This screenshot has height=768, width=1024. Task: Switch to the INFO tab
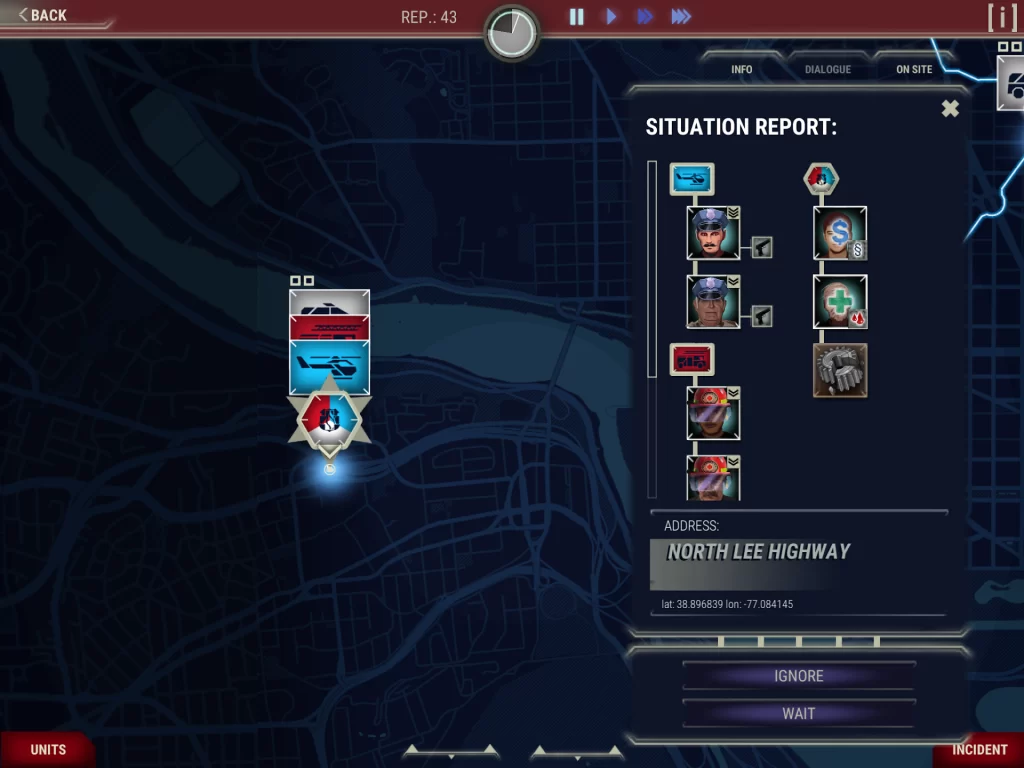click(741, 69)
